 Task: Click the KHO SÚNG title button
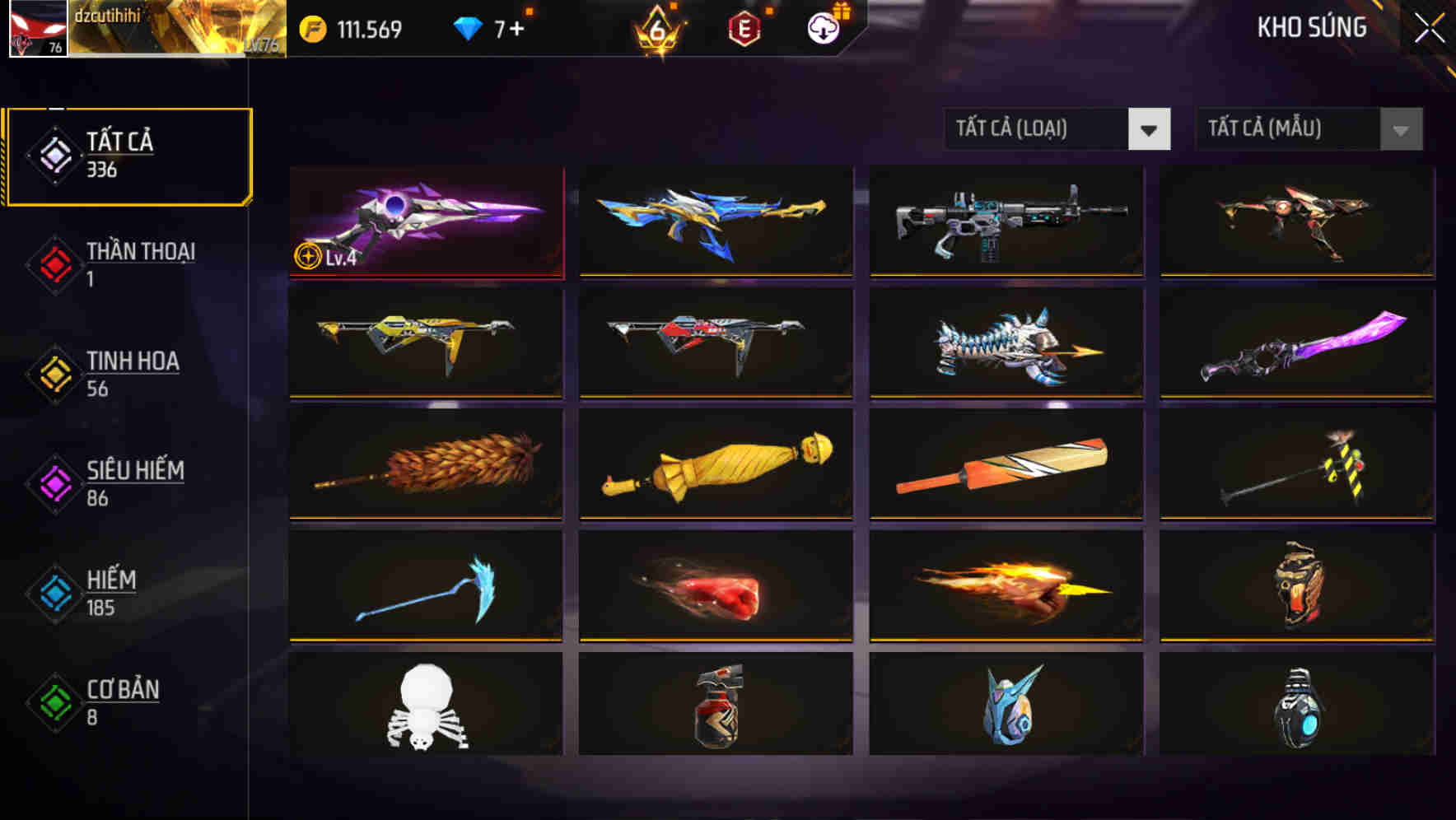(x=1312, y=27)
